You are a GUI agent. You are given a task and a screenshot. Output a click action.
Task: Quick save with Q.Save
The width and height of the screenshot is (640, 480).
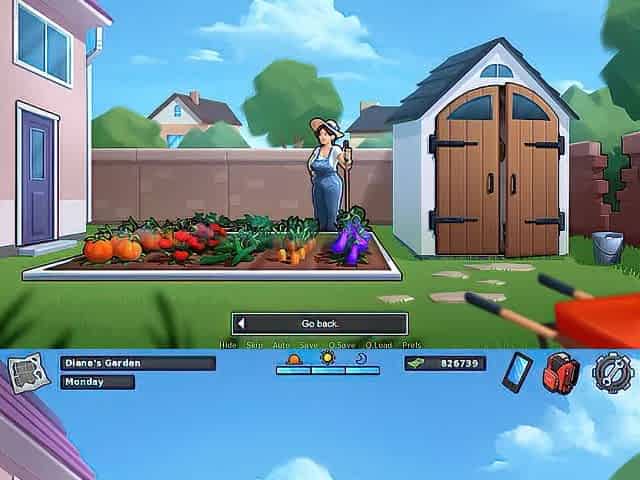coord(341,345)
